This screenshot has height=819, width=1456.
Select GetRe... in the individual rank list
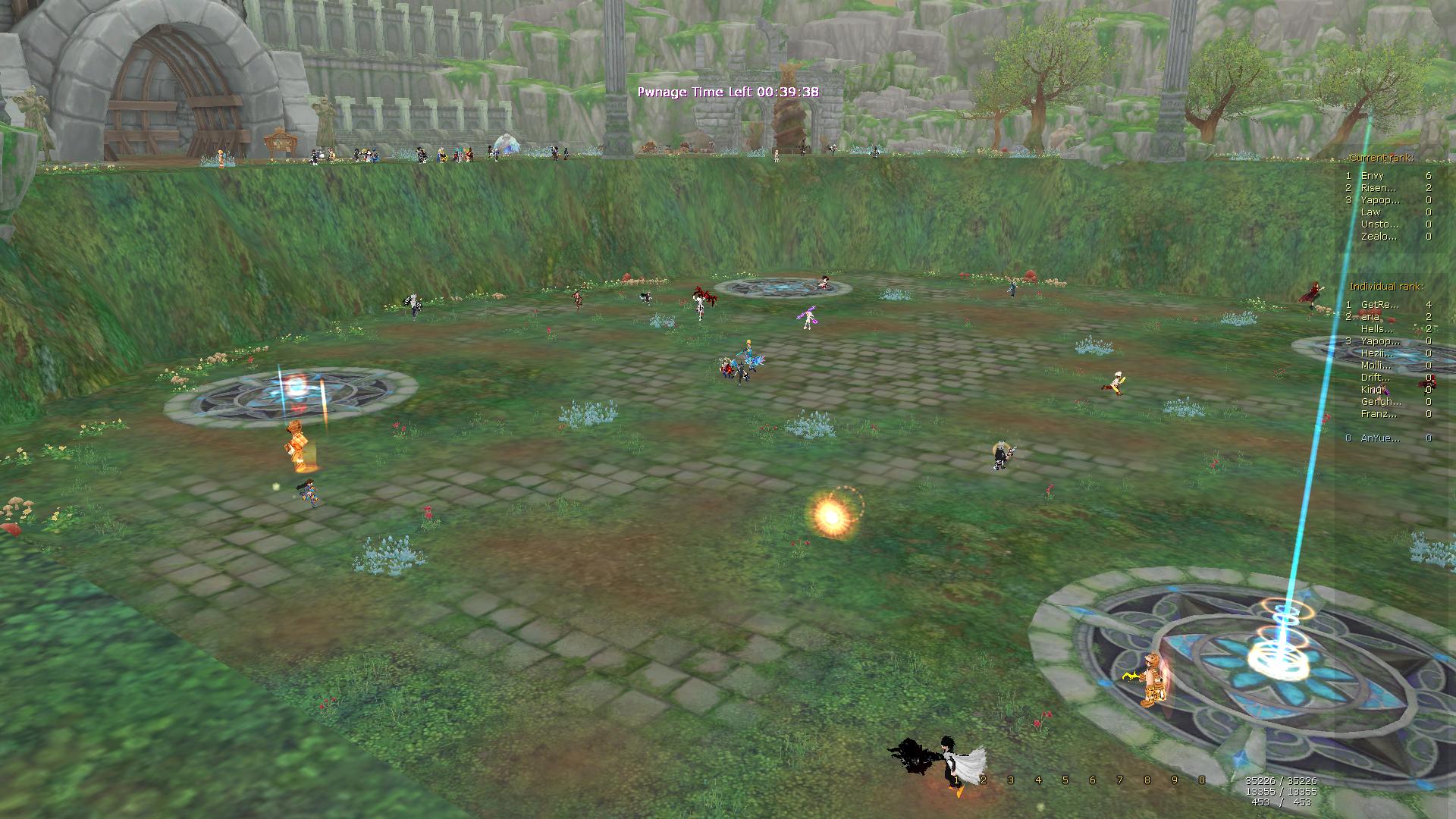click(x=1379, y=304)
